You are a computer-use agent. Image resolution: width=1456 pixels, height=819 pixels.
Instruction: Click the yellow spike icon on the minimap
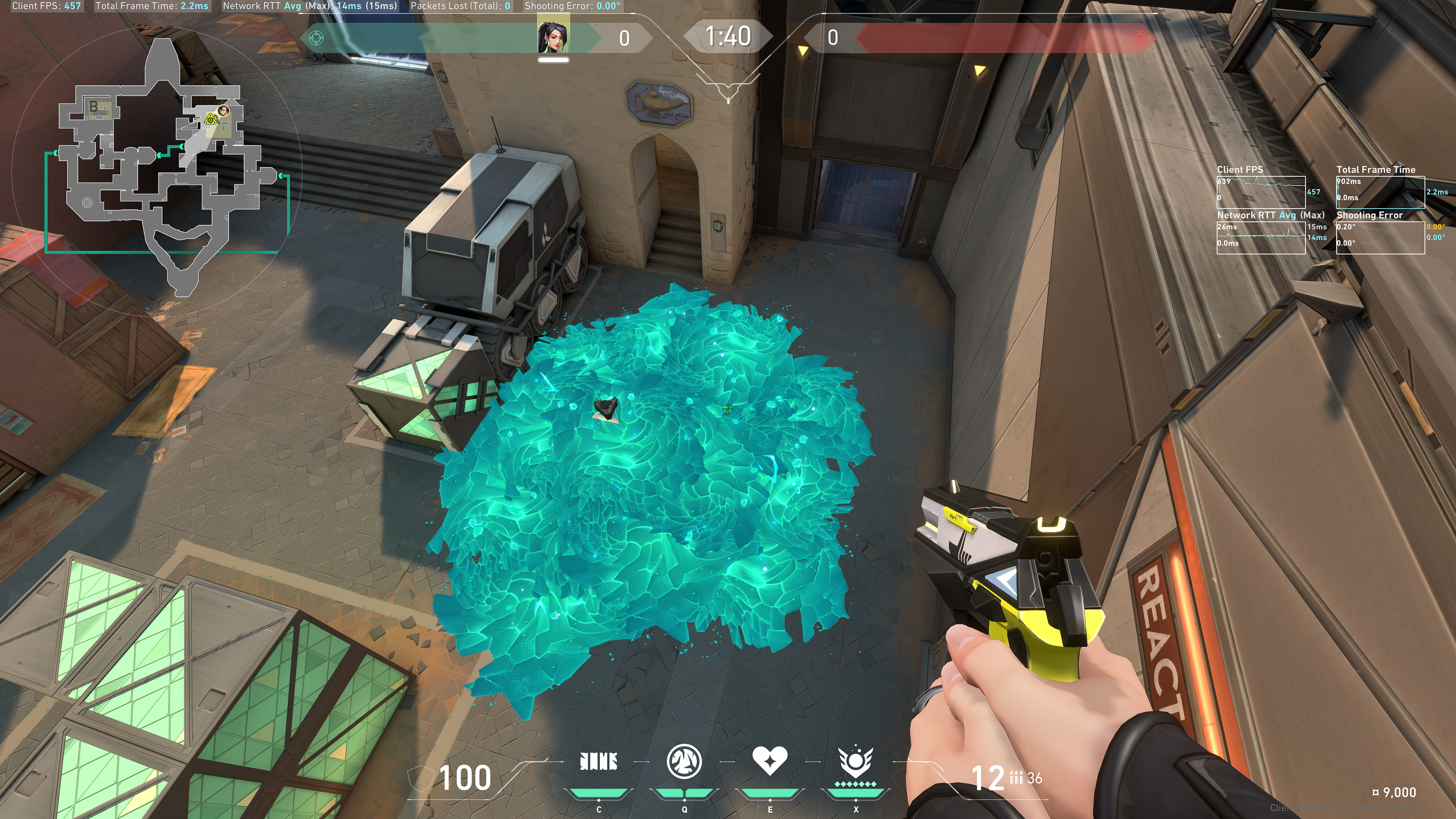point(211,119)
